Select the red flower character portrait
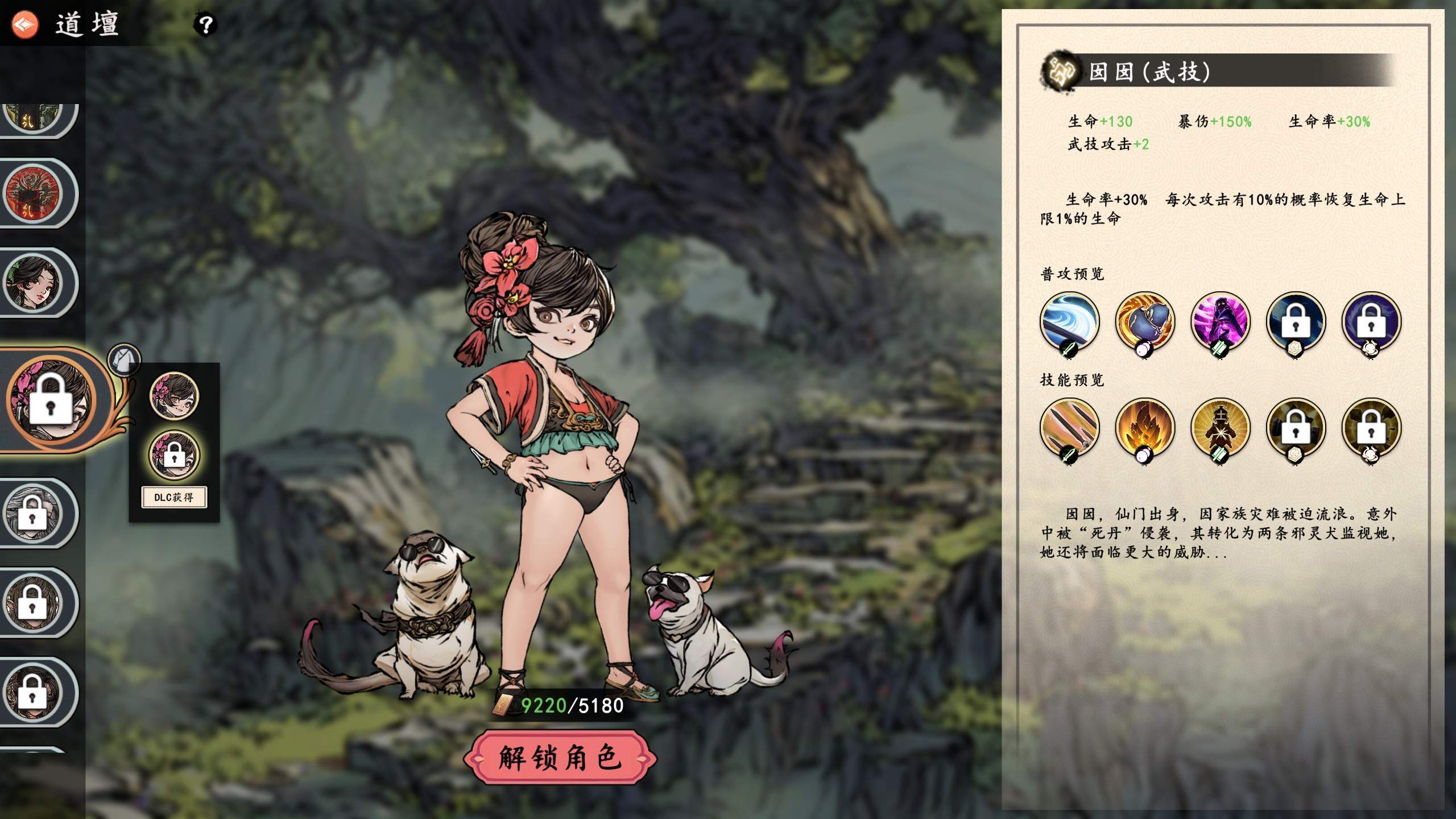This screenshot has height=819, width=1456. pos(33,193)
